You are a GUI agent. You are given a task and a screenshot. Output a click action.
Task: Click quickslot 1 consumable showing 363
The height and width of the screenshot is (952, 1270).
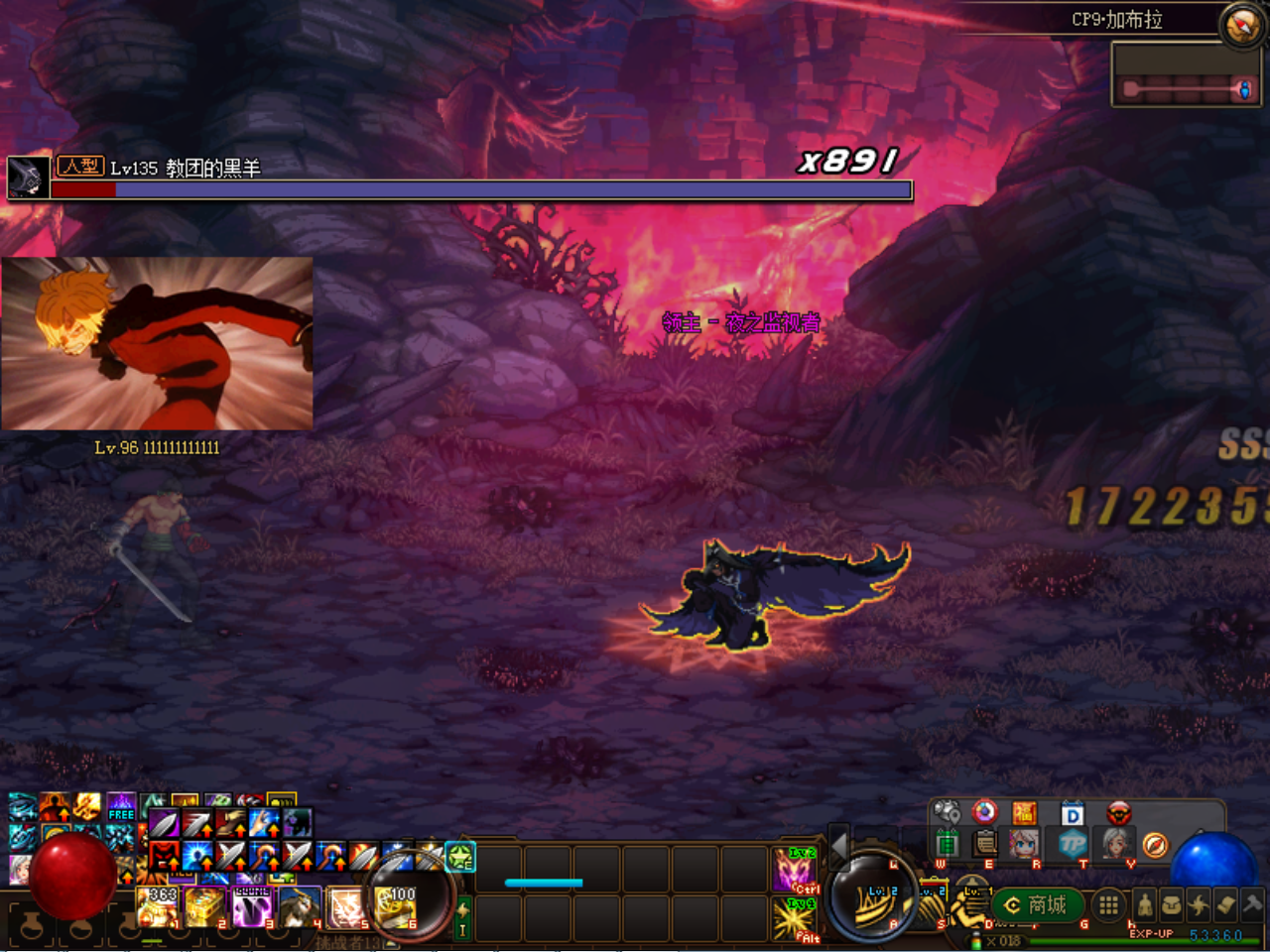coord(157,908)
